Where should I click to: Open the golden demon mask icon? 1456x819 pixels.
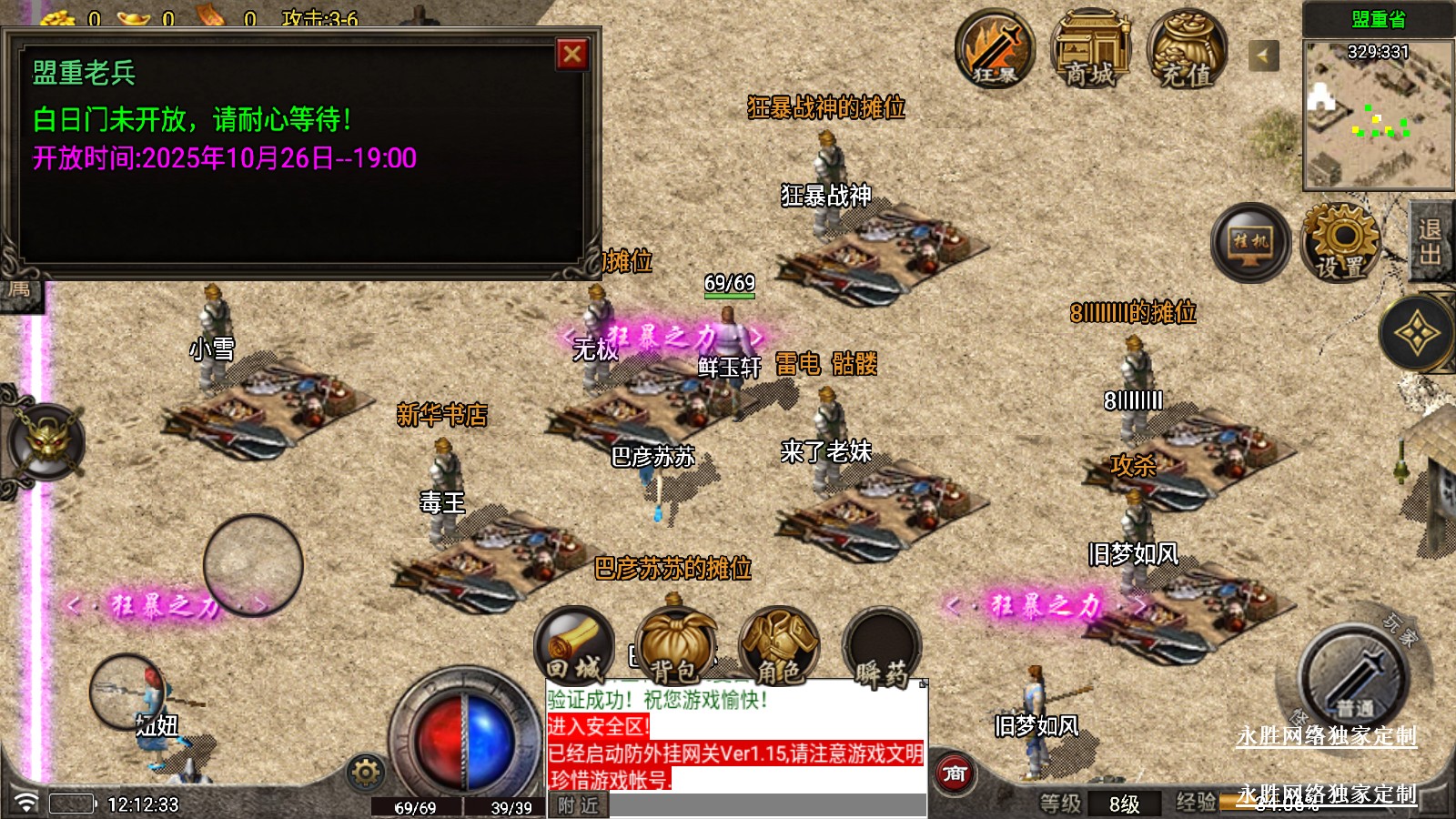(47, 443)
